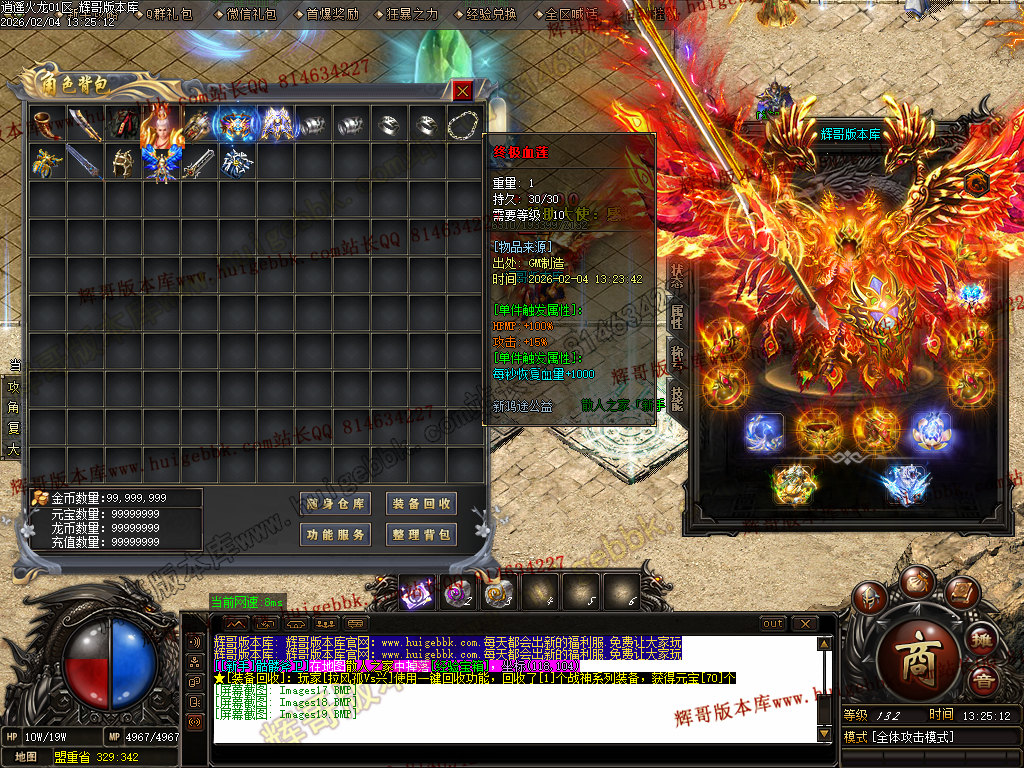Open the 功能服务 function services

click(x=335, y=534)
